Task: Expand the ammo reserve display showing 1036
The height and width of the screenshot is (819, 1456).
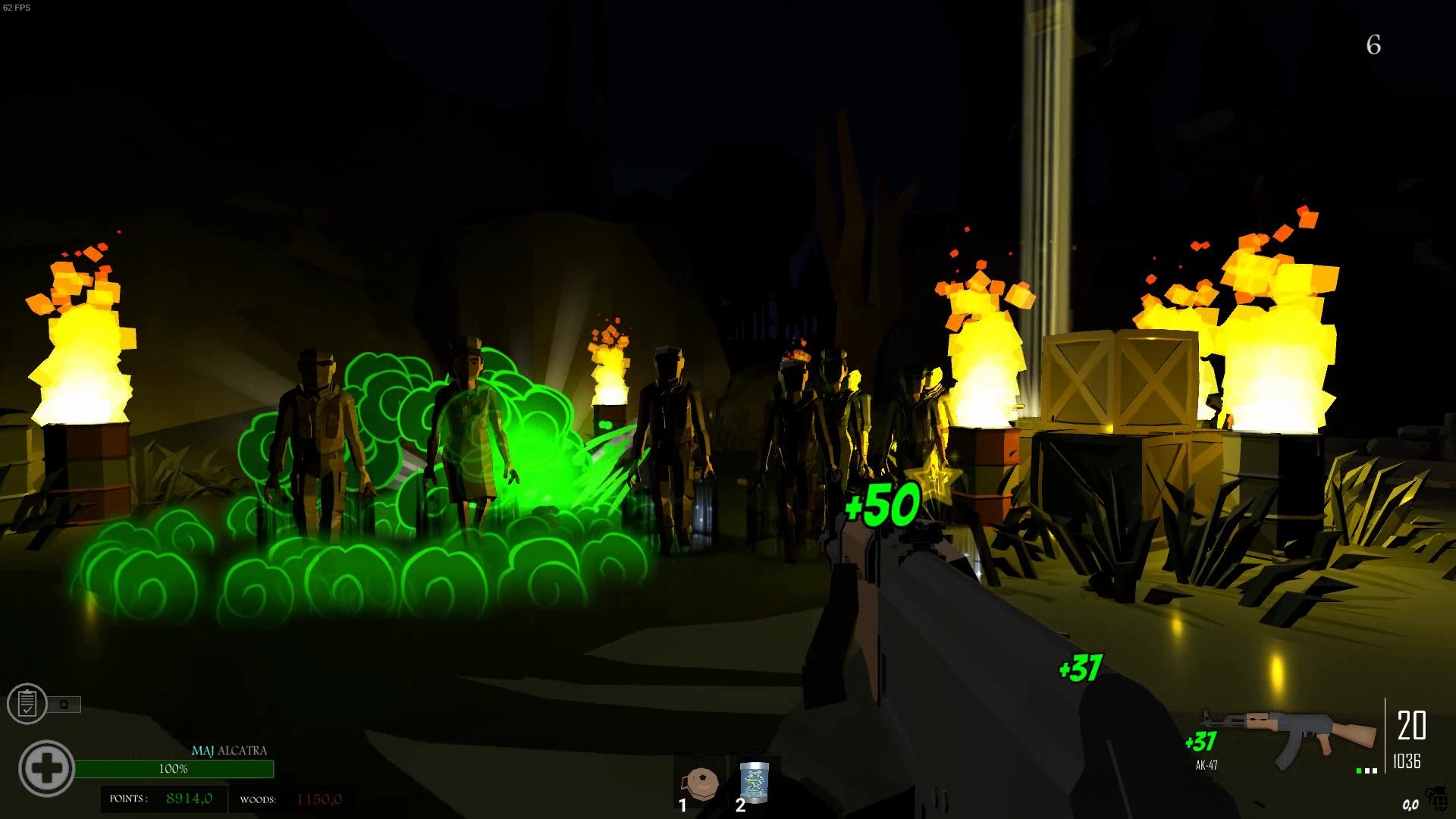Action: (x=1406, y=761)
